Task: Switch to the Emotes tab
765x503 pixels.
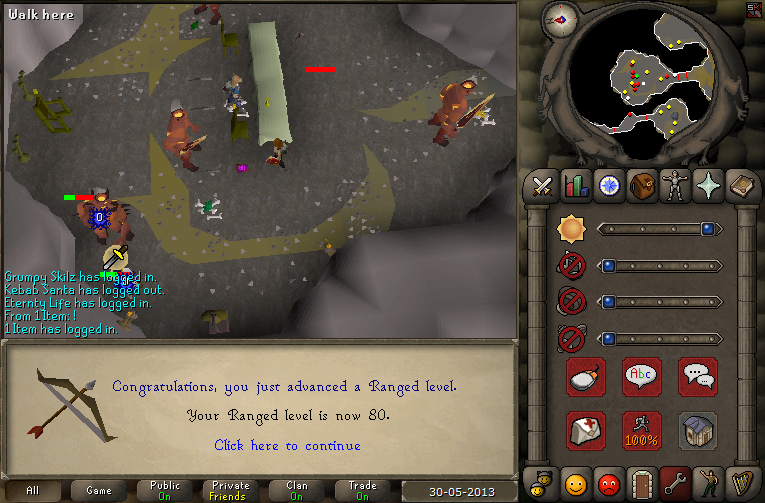Action: [x=710, y=484]
